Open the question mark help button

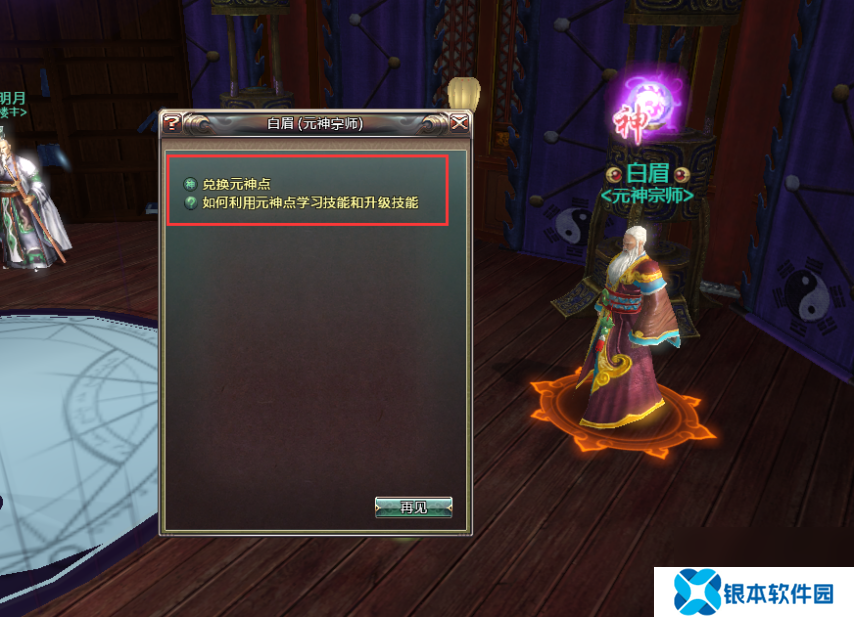pos(172,123)
